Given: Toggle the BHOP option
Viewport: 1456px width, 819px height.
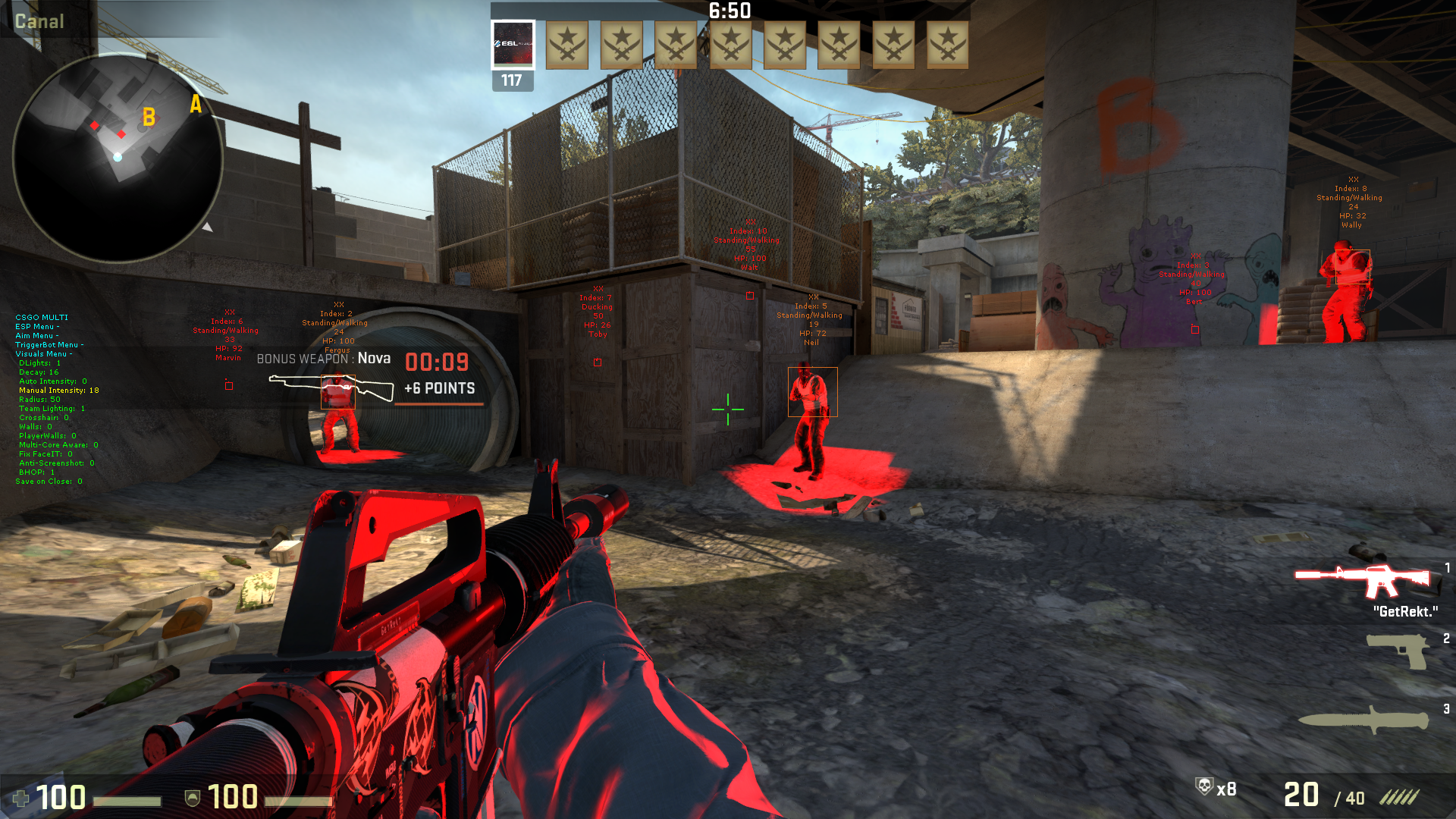Looking at the screenshot, I should pyautogui.click(x=36, y=472).
